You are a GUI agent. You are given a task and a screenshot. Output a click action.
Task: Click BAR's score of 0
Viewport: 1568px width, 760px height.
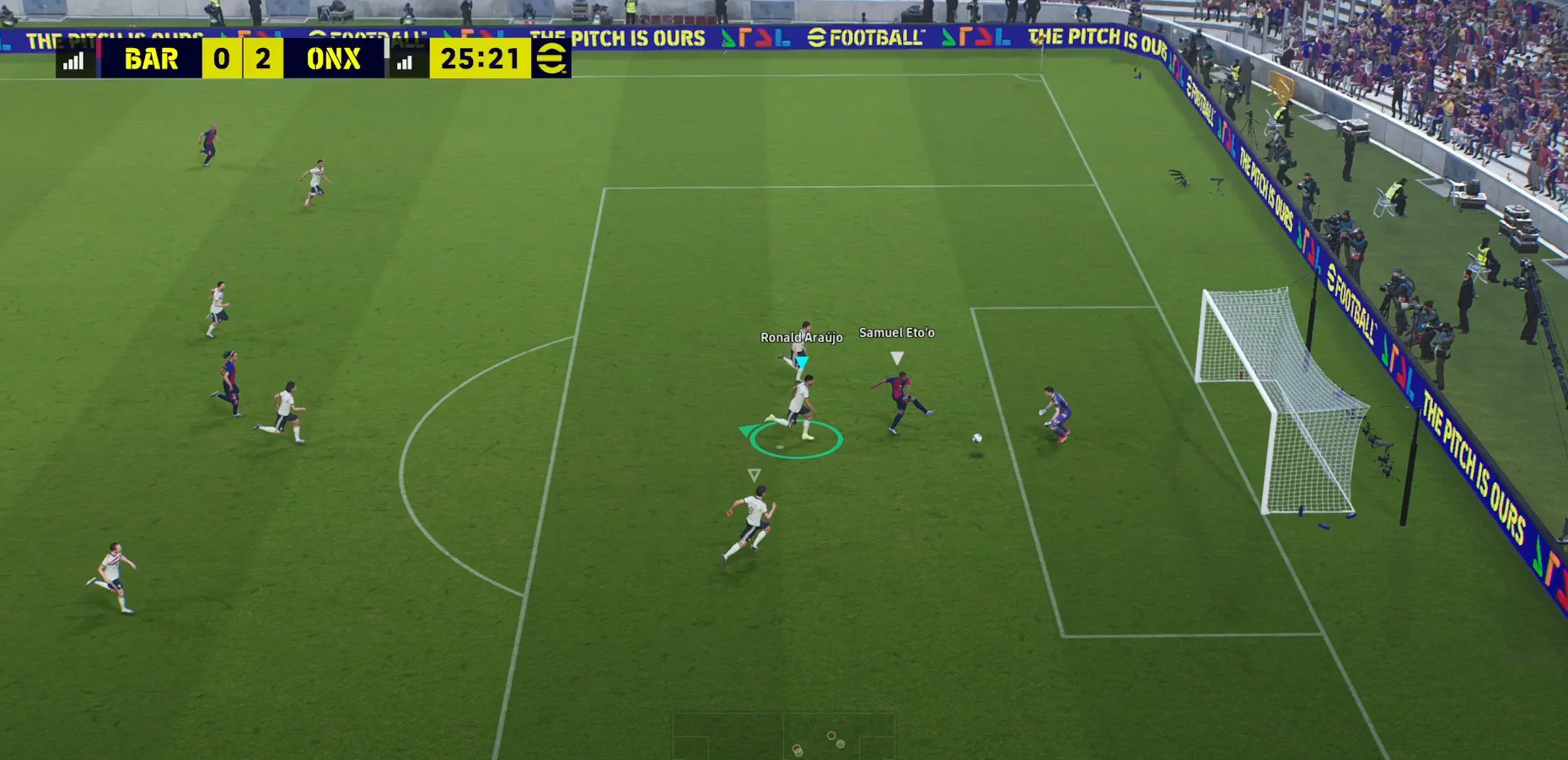[x=221, y=59]
